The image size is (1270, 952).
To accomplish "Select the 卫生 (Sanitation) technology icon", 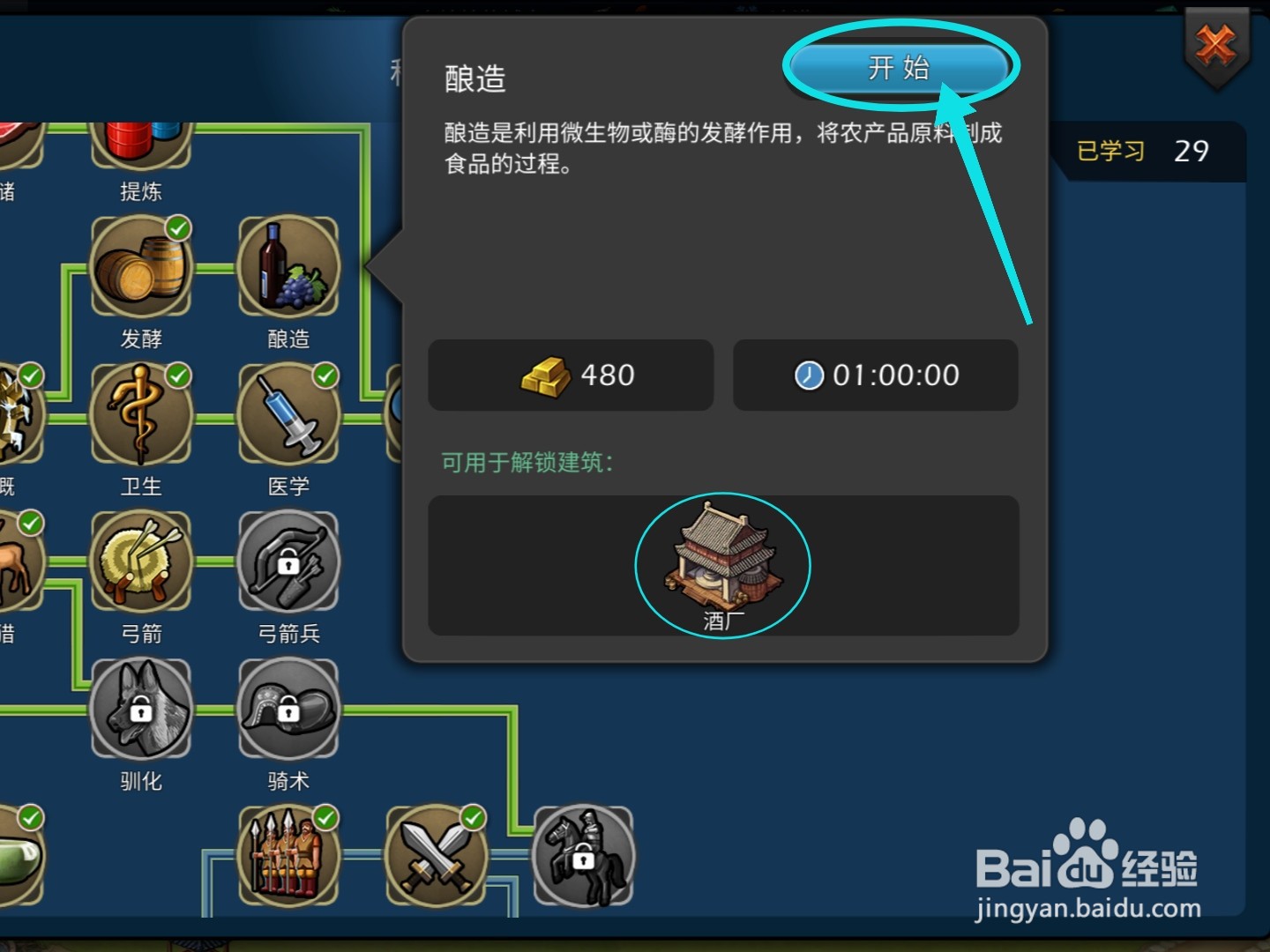I will (x=141, y=414).
